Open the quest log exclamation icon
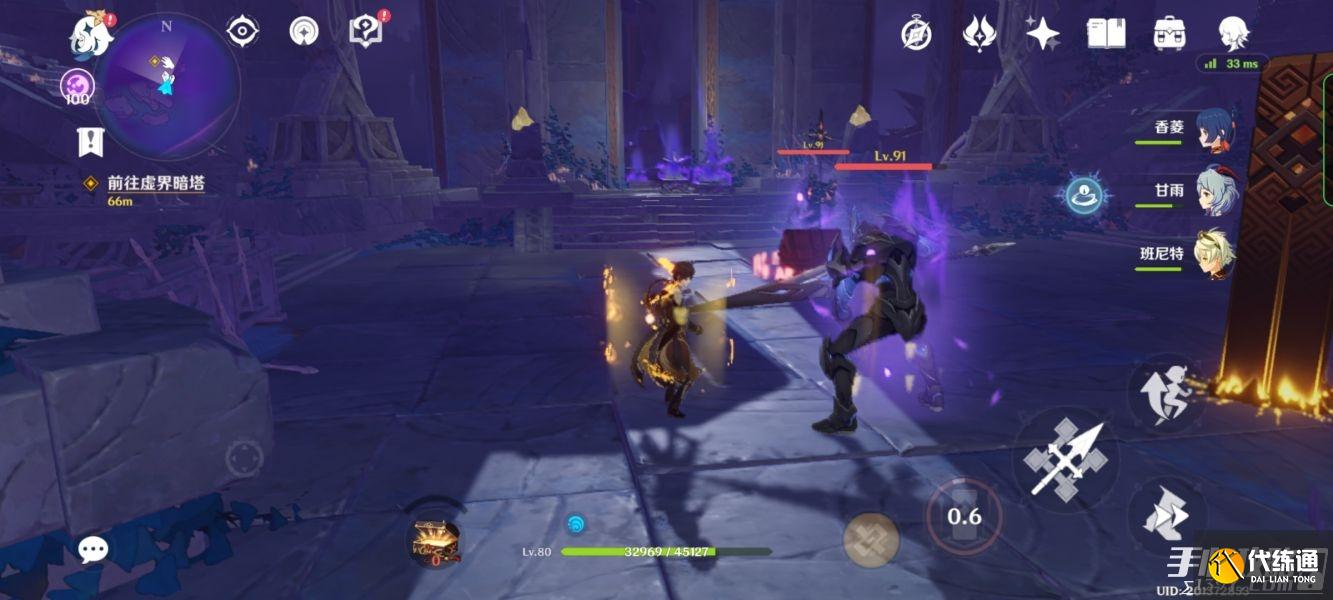 tap(91, 143)
